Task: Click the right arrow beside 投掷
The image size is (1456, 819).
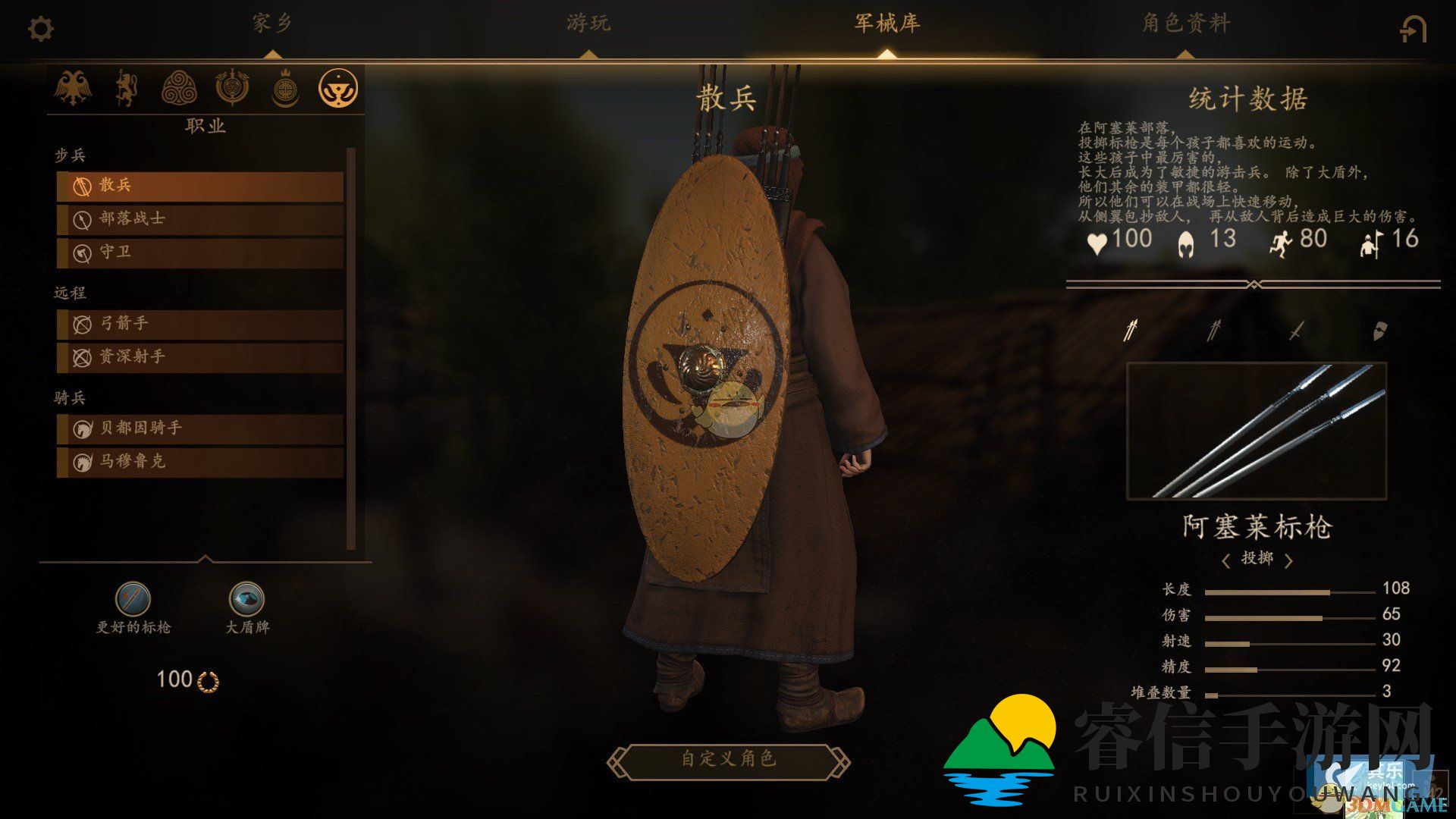Action: click(1288, 560)
